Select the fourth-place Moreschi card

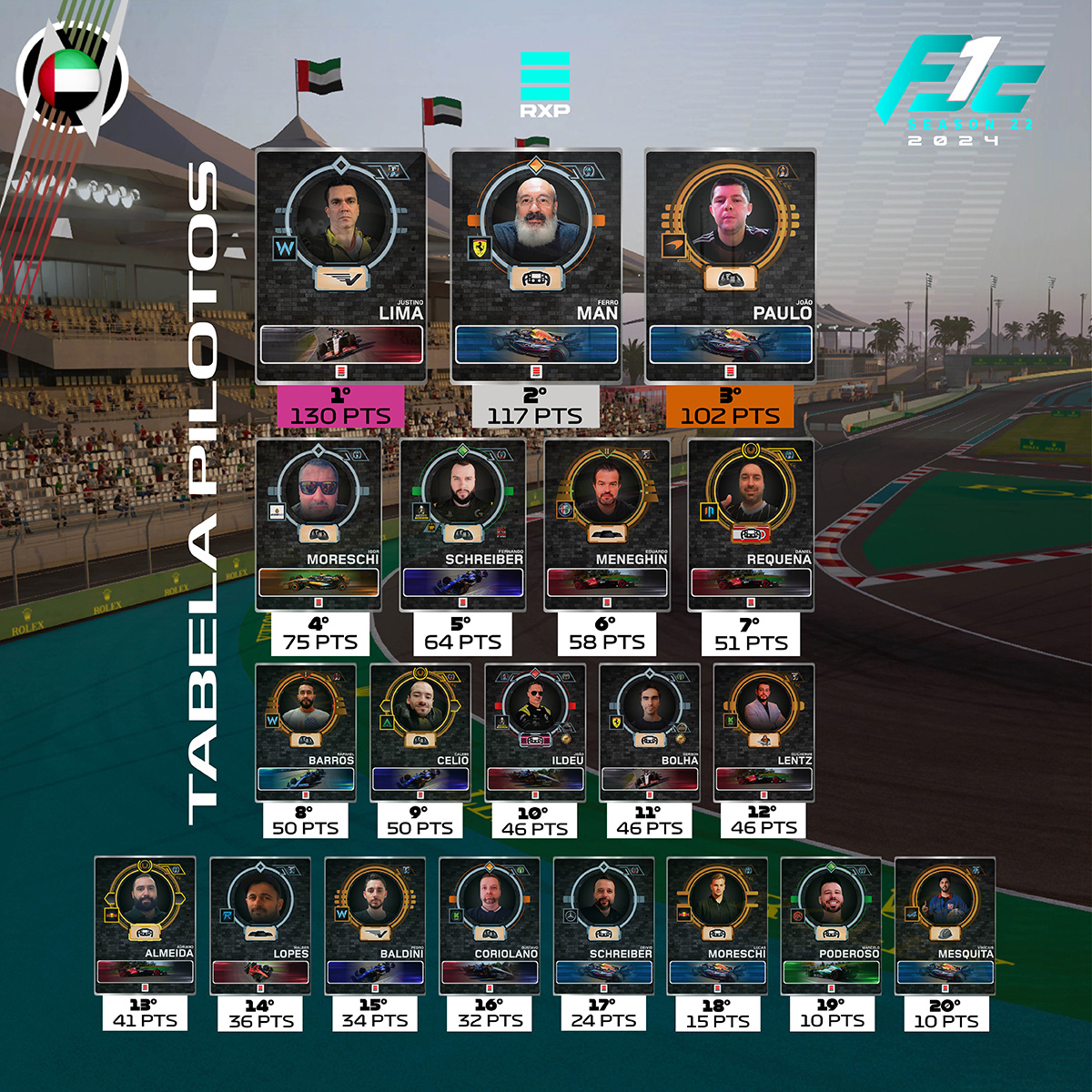coord(318,524)
